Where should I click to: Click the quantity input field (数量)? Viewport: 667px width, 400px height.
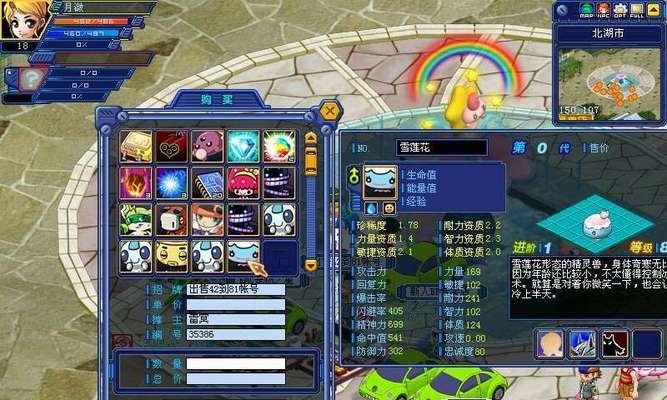click(235, 364)
